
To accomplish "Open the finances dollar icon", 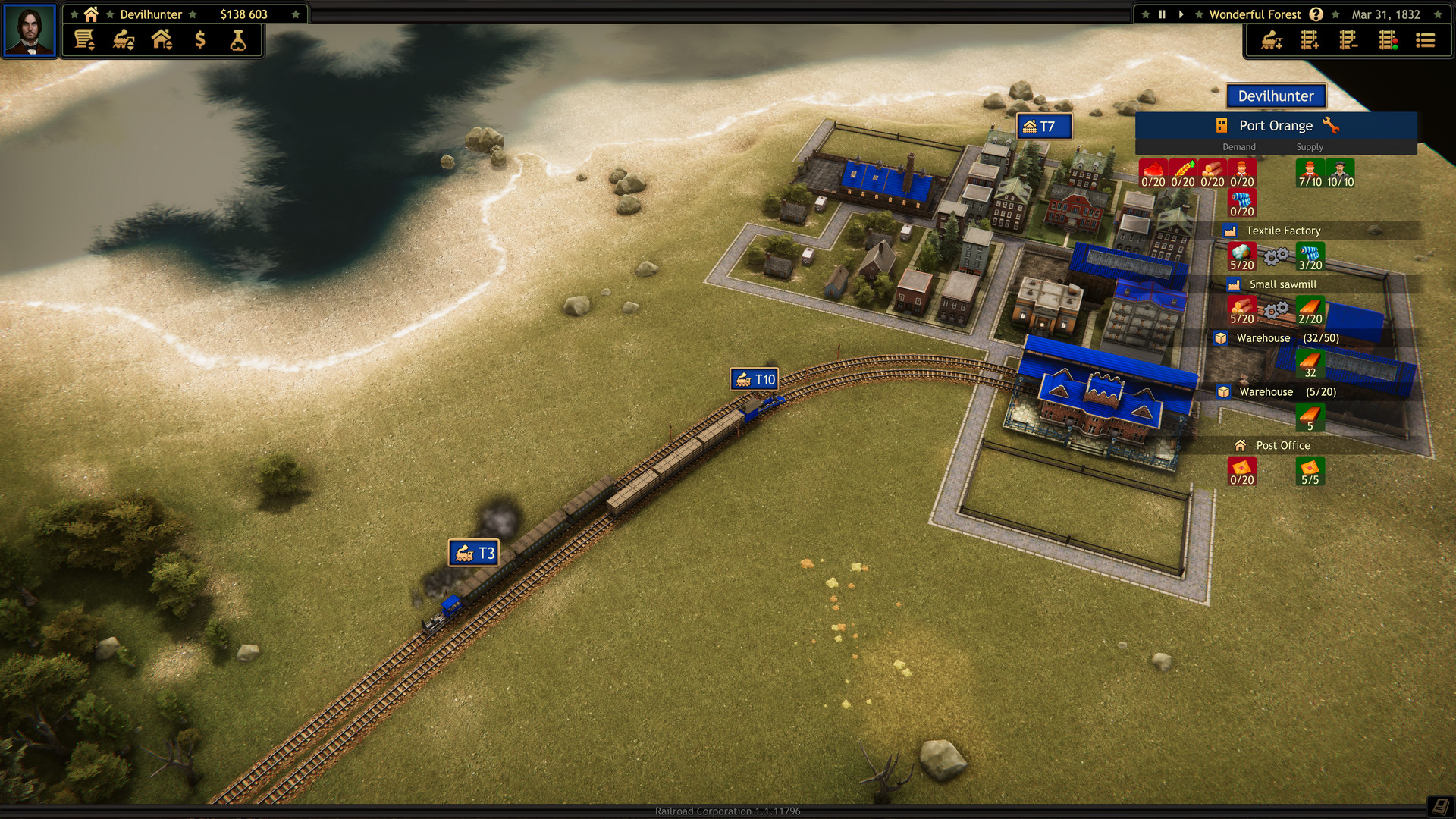I will click(x=200, y=40).
